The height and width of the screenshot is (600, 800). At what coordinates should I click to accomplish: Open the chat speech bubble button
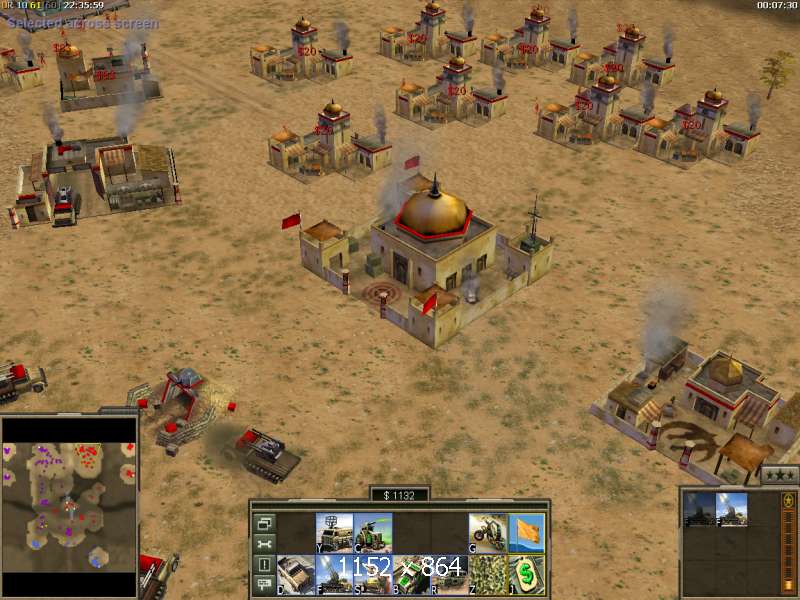[x=263, y=584]
